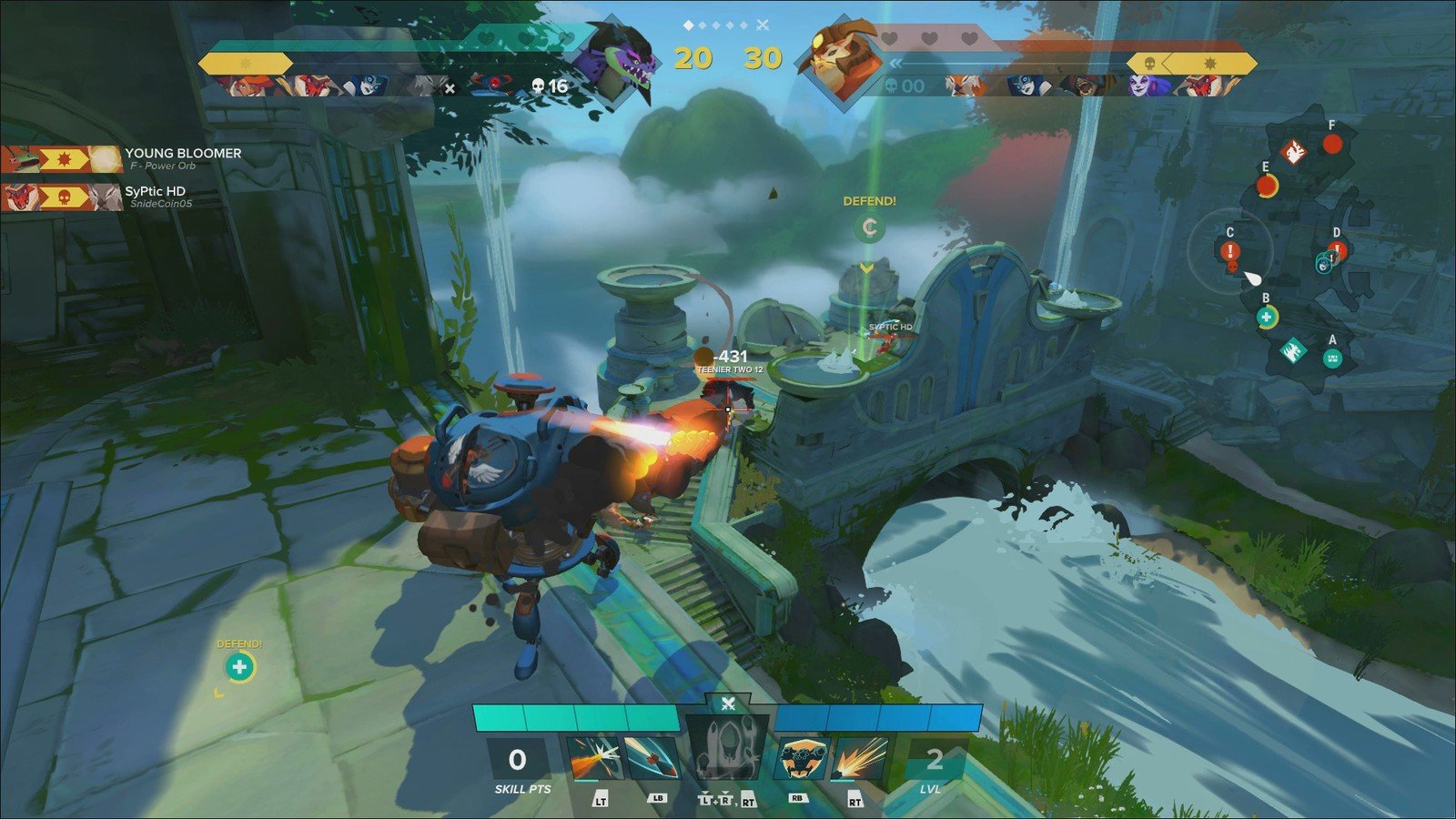Click the DEFEND healing objective marker
This screenshot has height=819, width=1456.
(x=239, y=668)
